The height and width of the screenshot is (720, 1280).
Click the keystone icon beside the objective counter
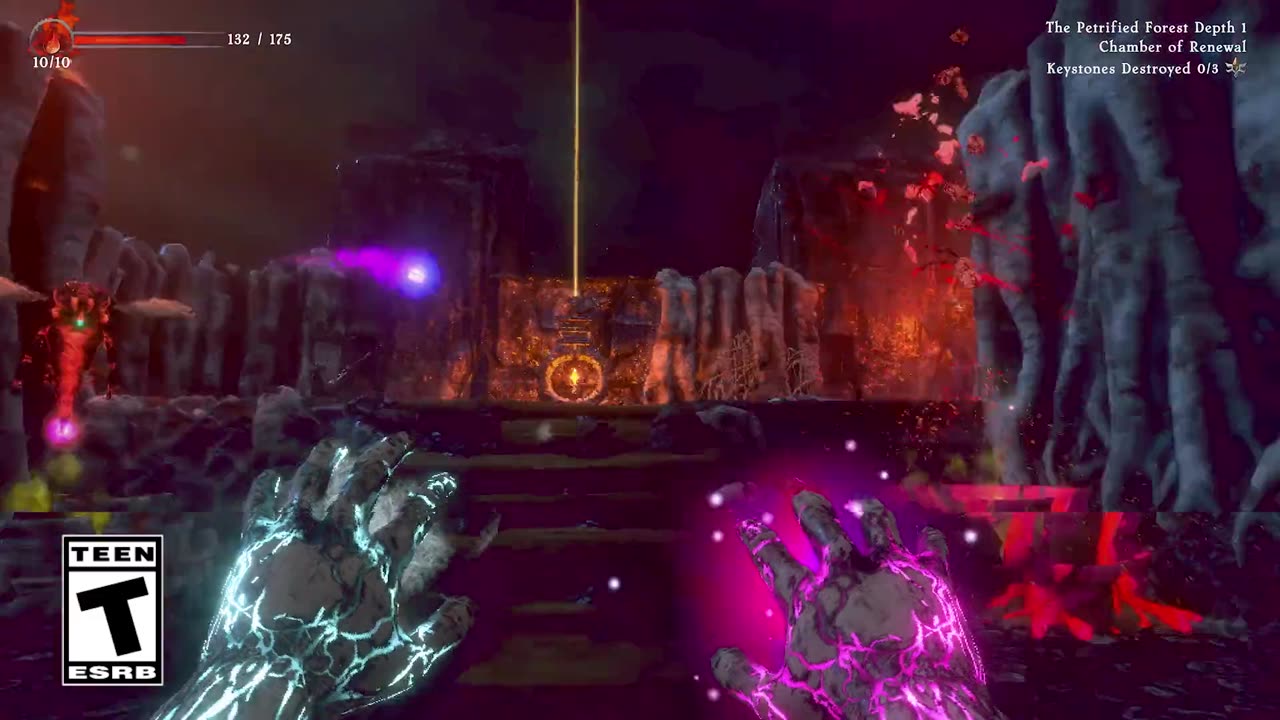(x=1236, y=68)
